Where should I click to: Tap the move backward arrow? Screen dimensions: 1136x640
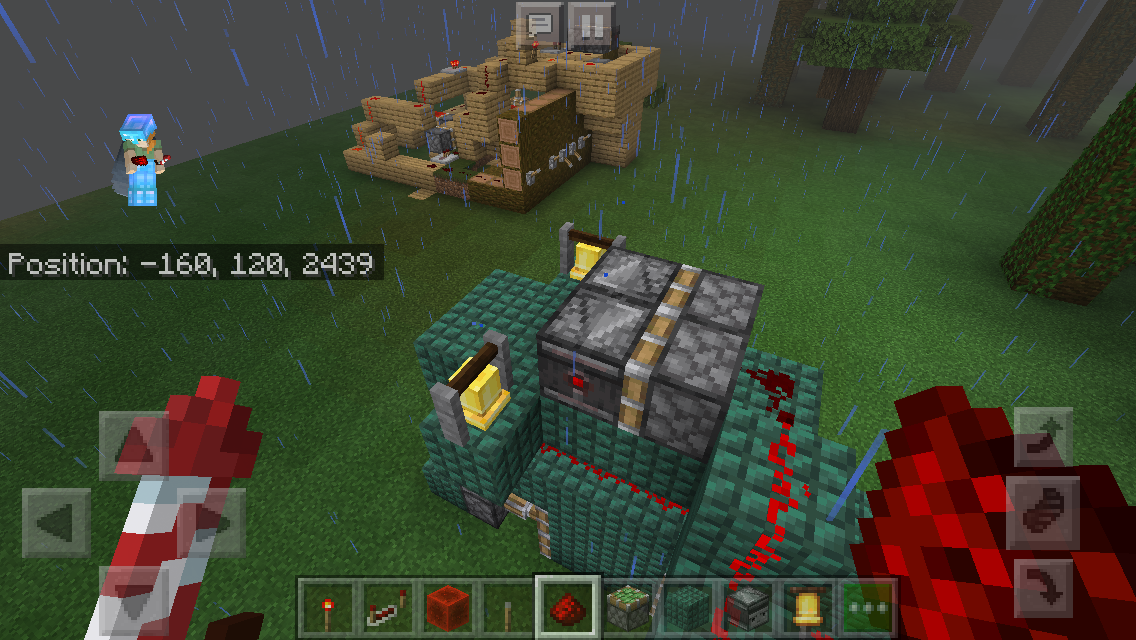tap(135, 598)
